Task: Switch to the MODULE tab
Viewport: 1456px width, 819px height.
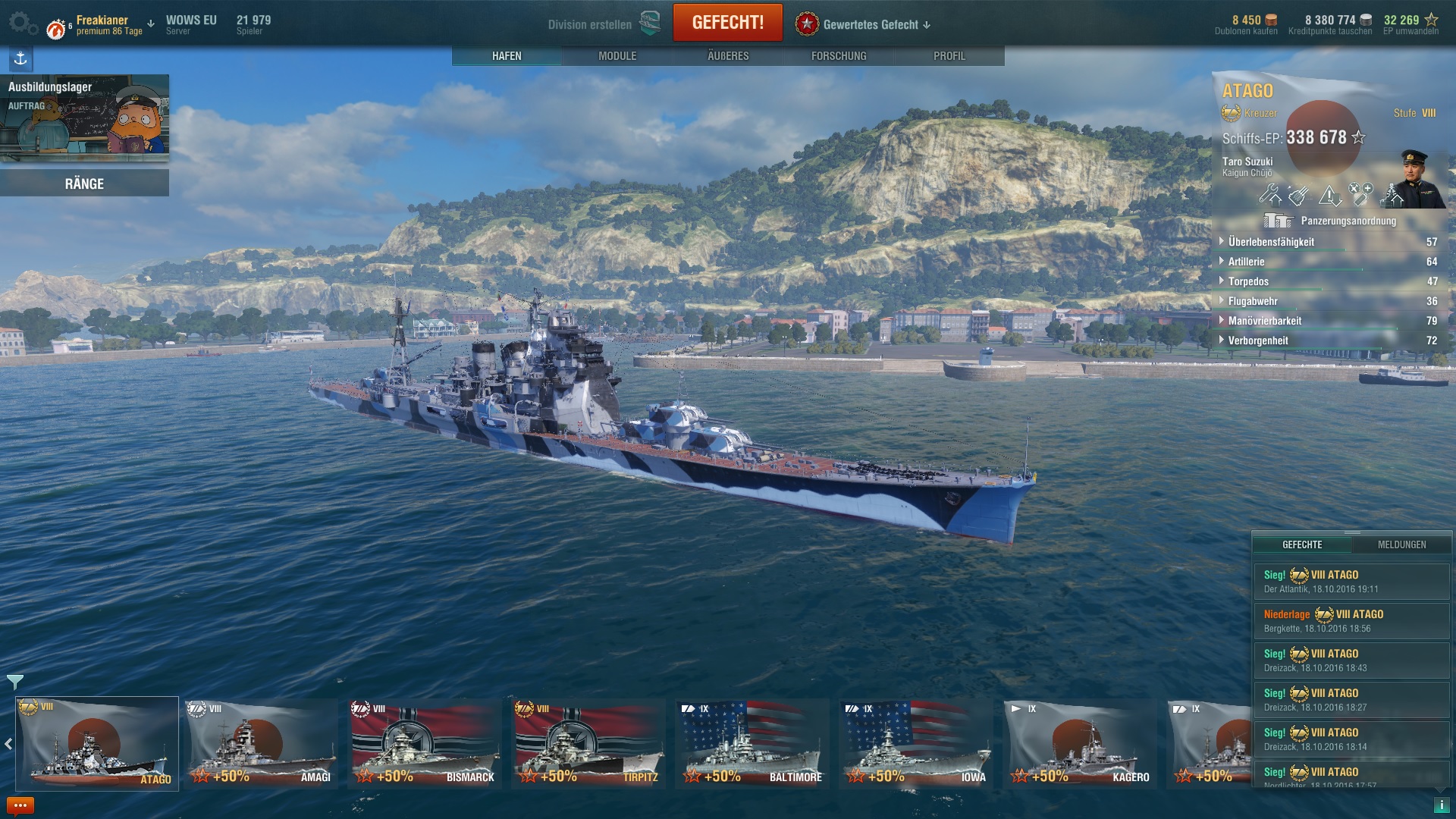Action: pos(617,56)
